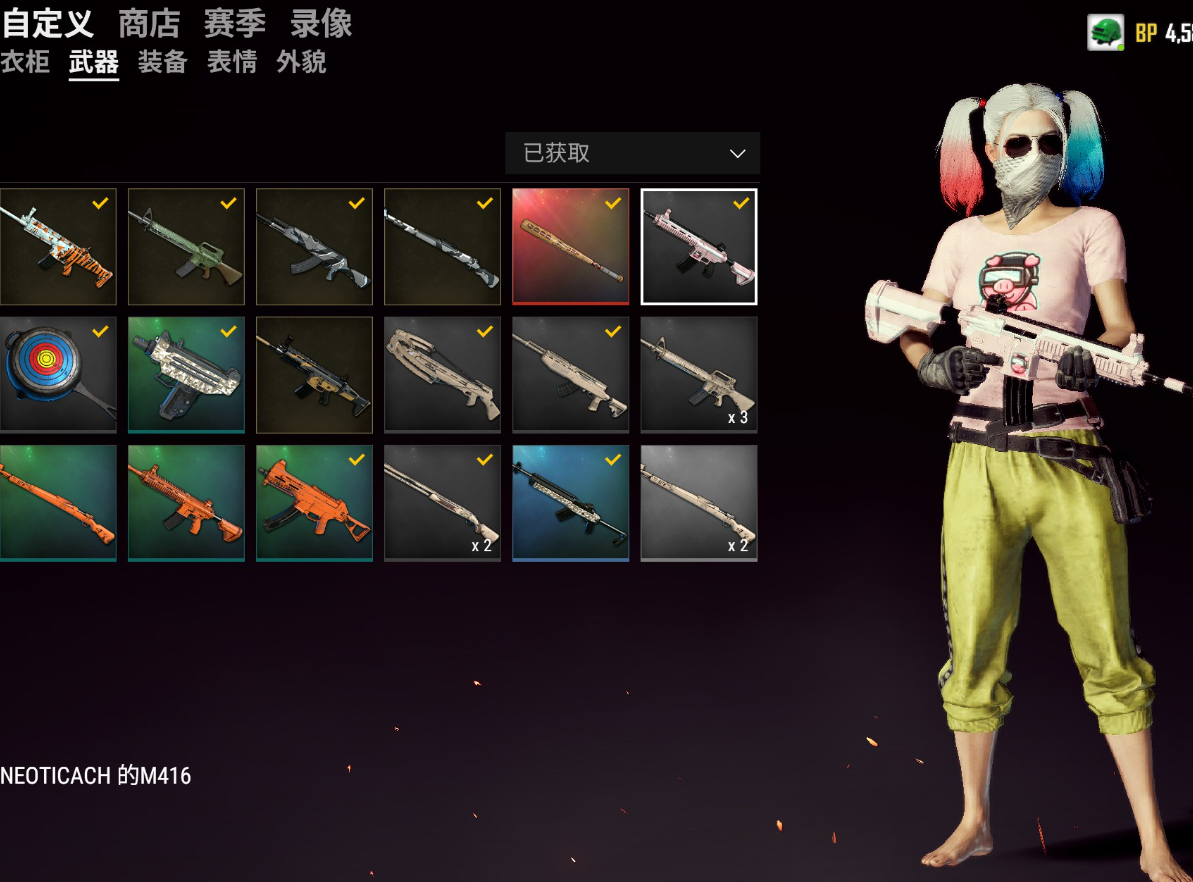Expand the 已获取 filter dropdown
The image size is (1193, 882).
coord(632,153)
